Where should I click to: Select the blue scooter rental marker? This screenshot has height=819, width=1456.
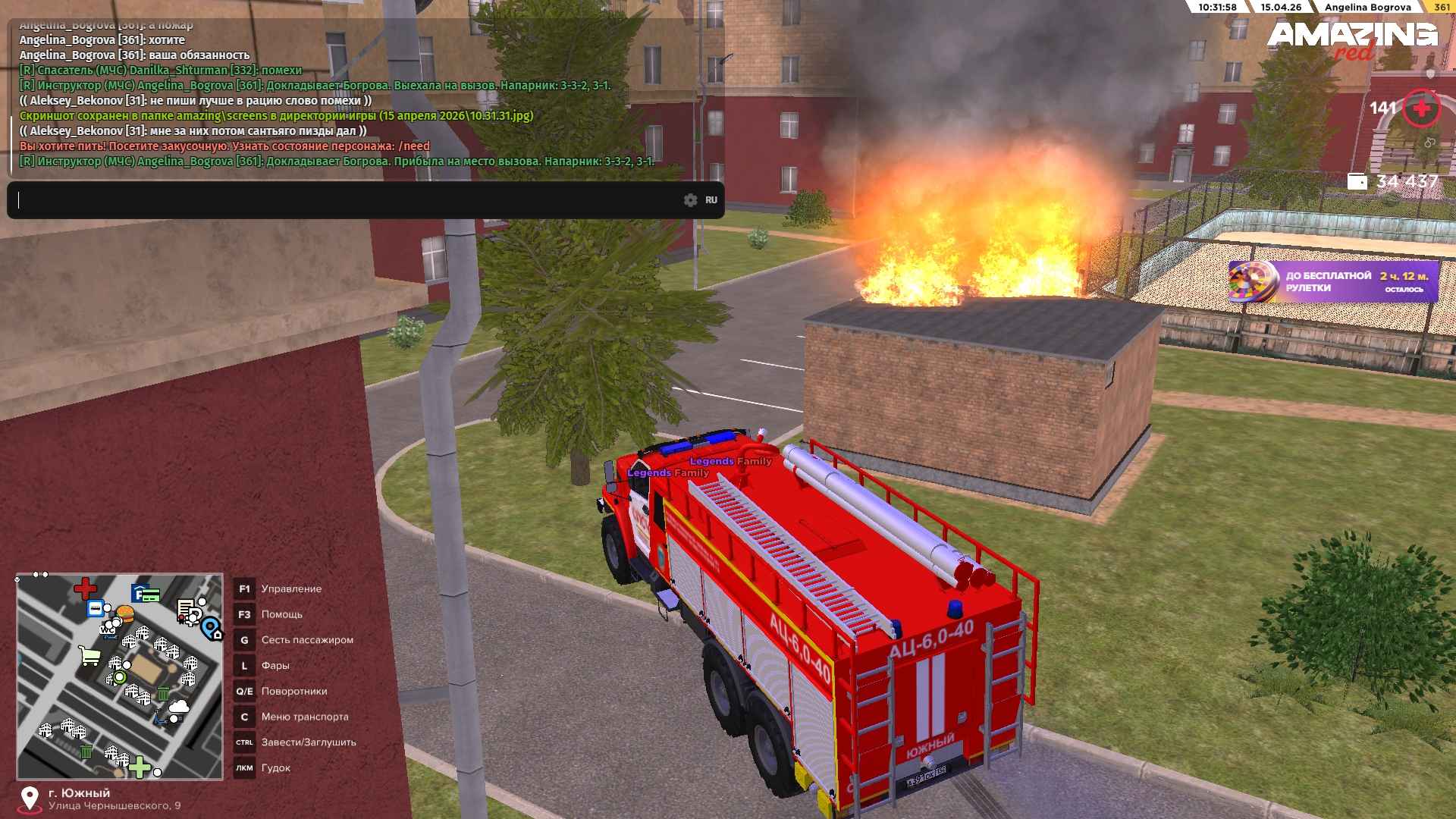pos(161,717)
